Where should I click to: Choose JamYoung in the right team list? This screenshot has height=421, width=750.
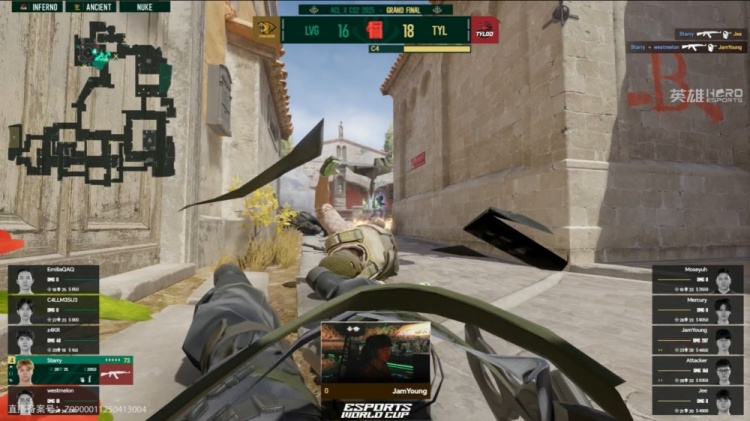(698, 340)
